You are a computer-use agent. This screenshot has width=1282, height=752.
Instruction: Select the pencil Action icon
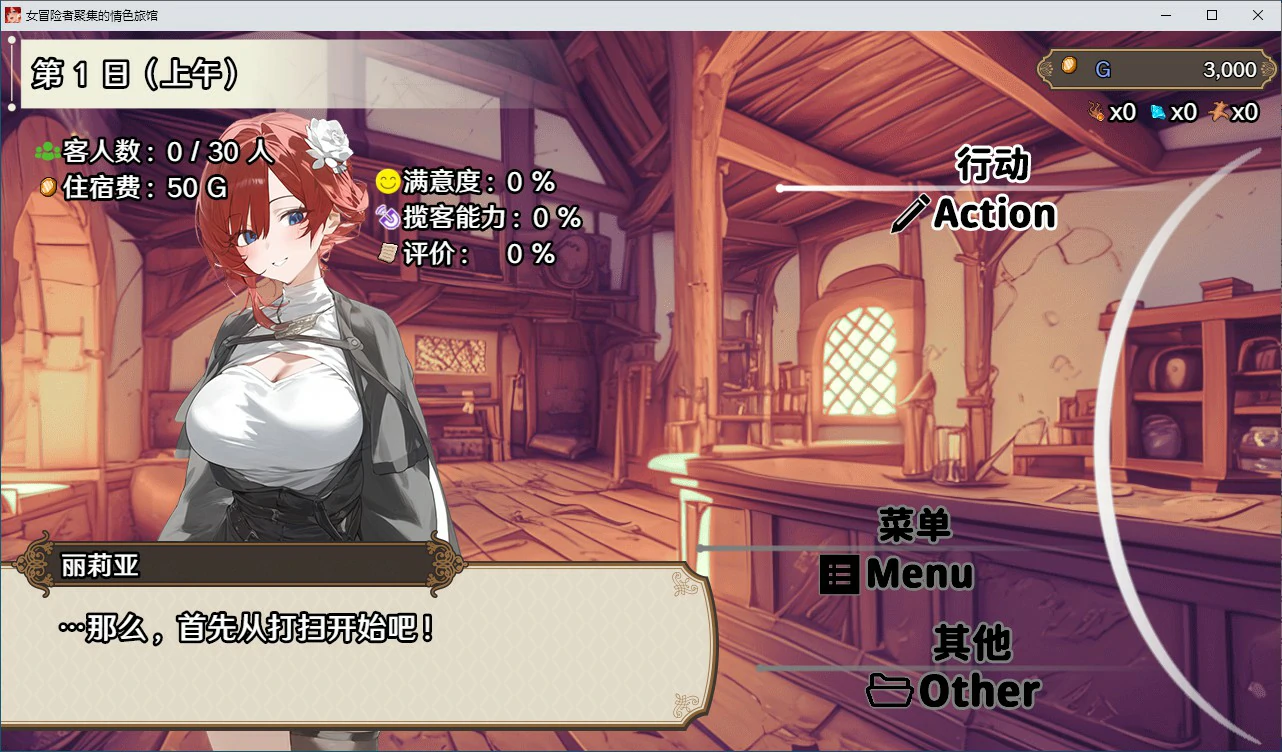(x=910, y=213)
